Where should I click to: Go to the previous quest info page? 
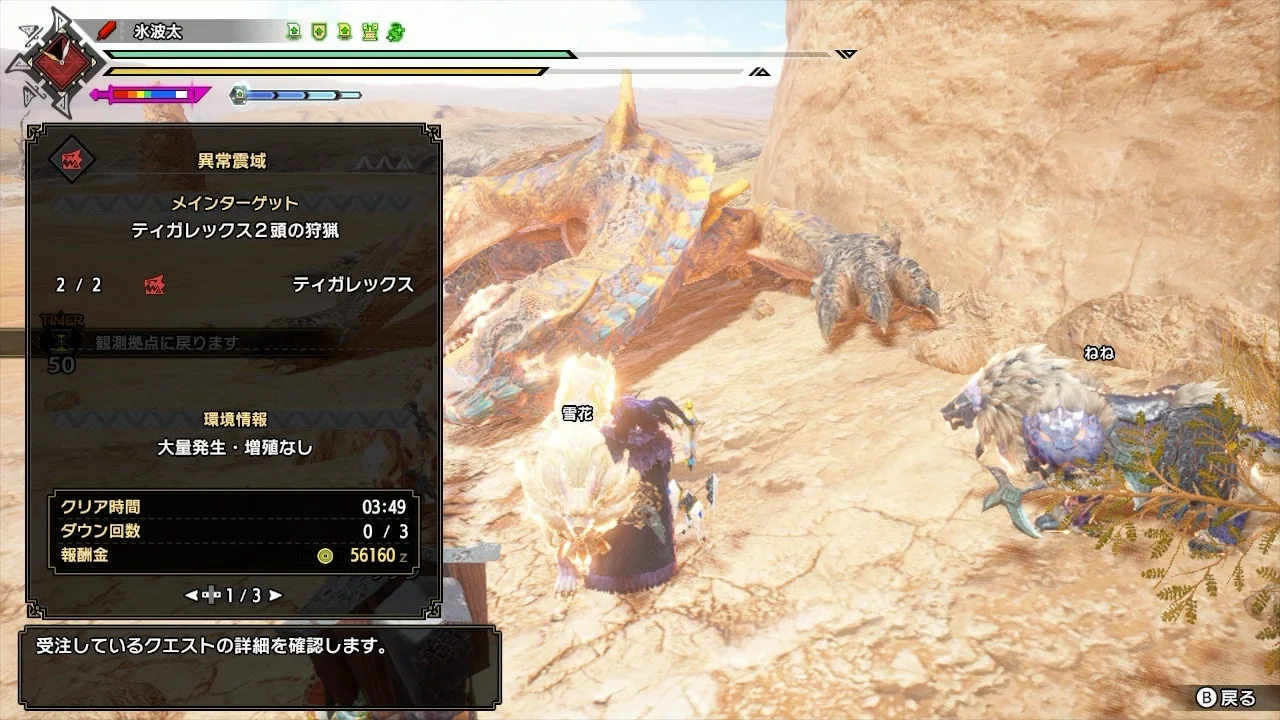[x=191, y=595]
